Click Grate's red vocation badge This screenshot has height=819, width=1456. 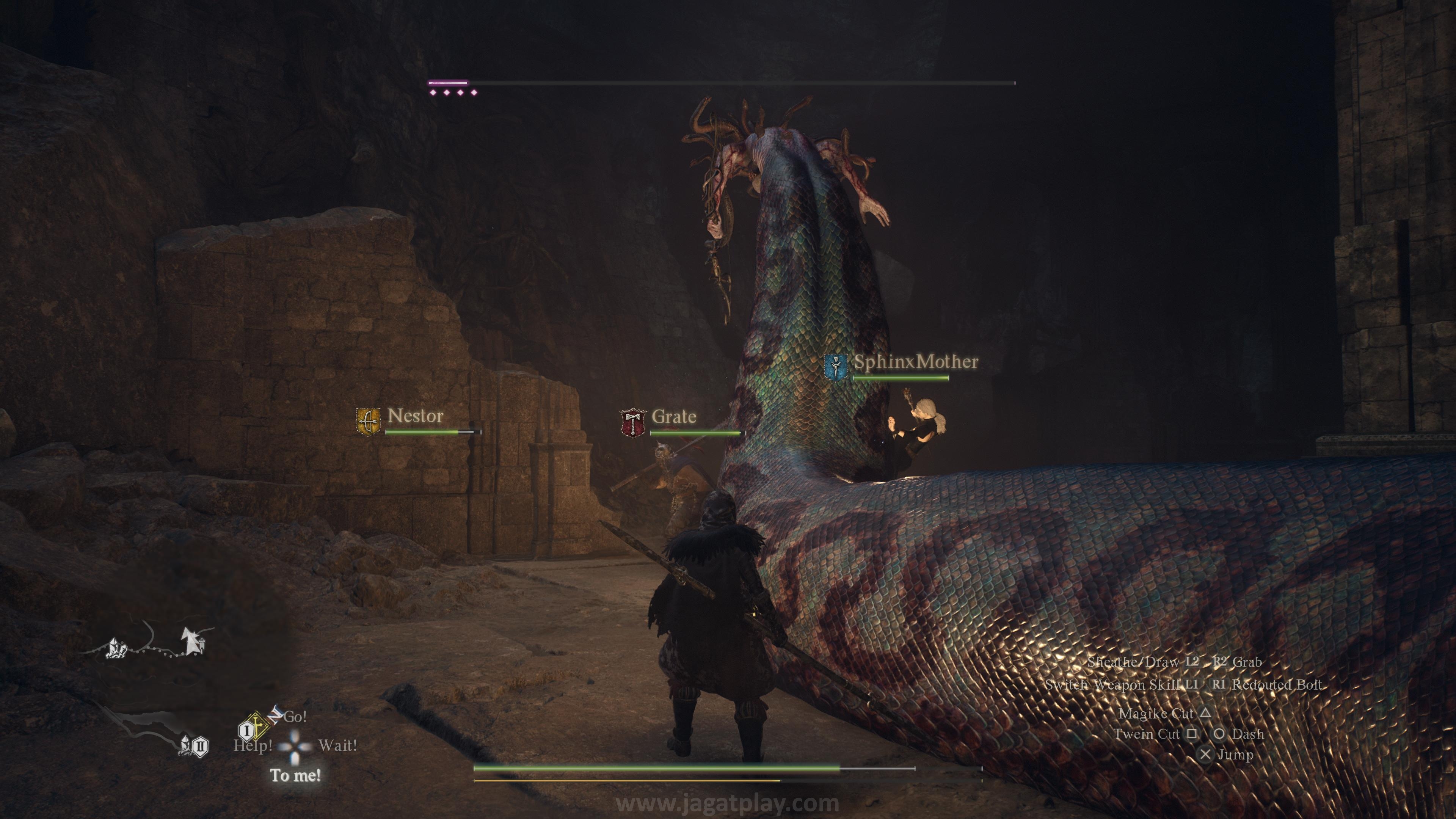tap(632, 423)
